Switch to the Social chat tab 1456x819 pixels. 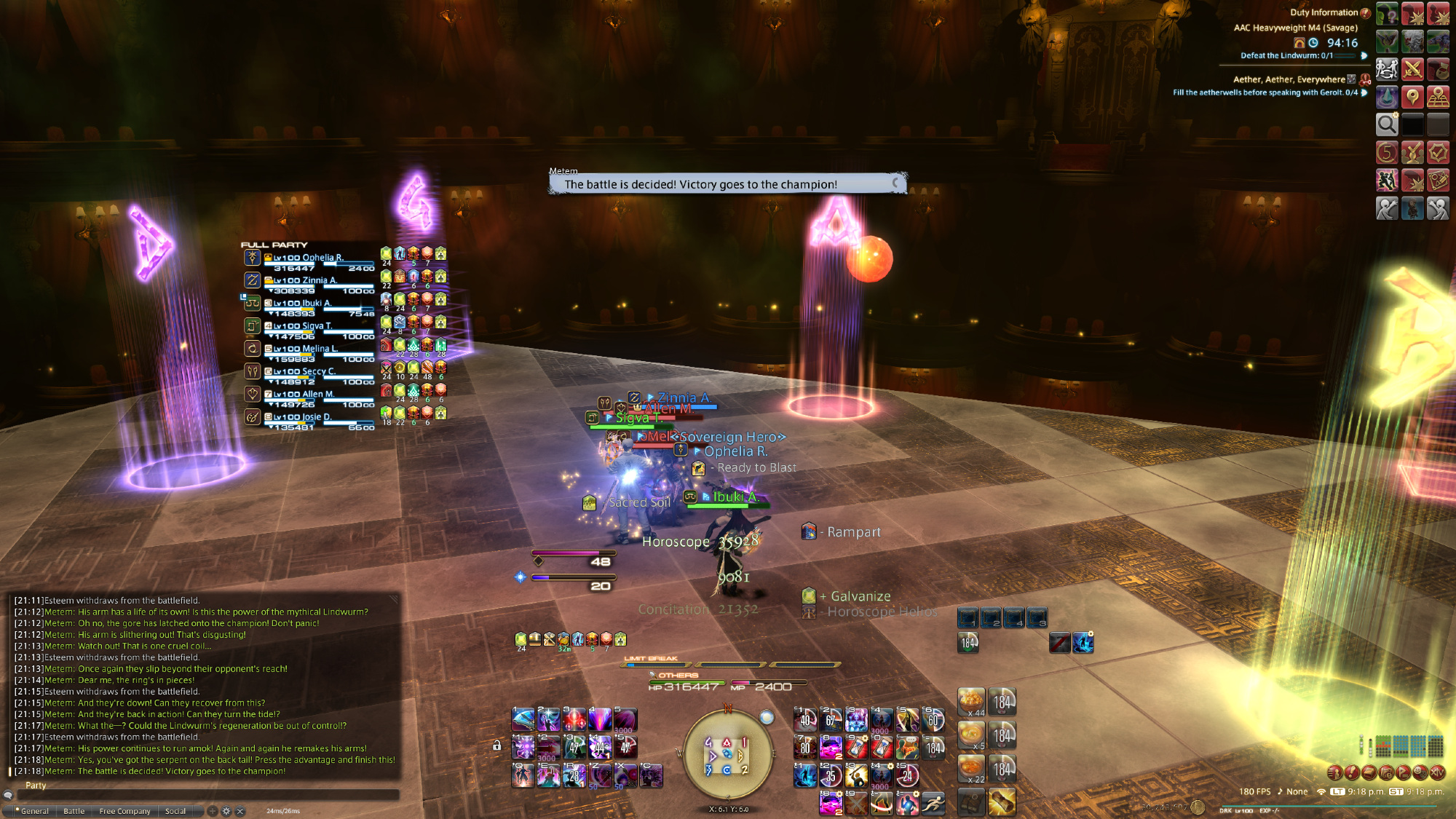[175, 811]
